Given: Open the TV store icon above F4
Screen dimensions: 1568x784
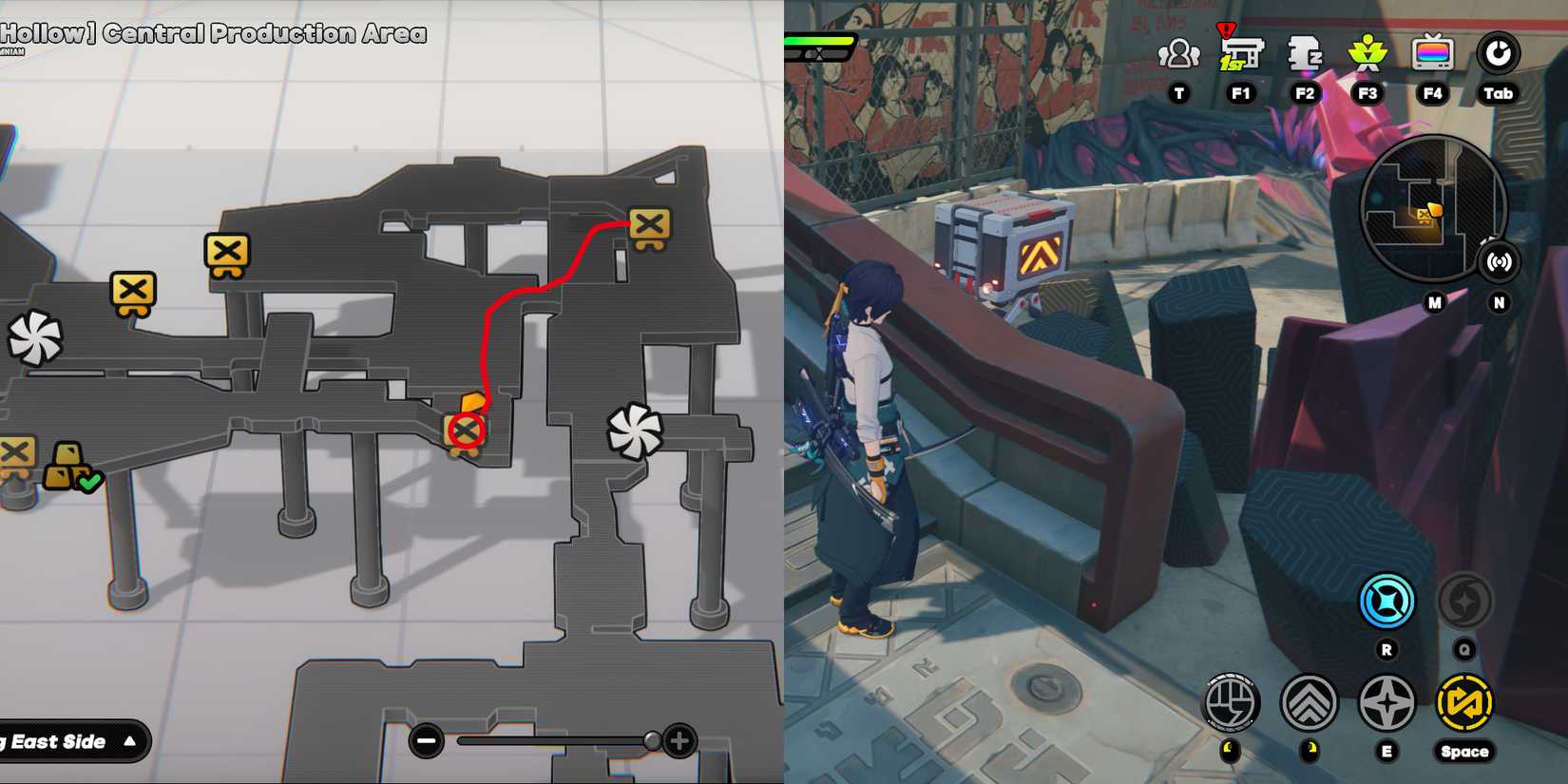Looking at the screenshot, I should pos(1432,55).
